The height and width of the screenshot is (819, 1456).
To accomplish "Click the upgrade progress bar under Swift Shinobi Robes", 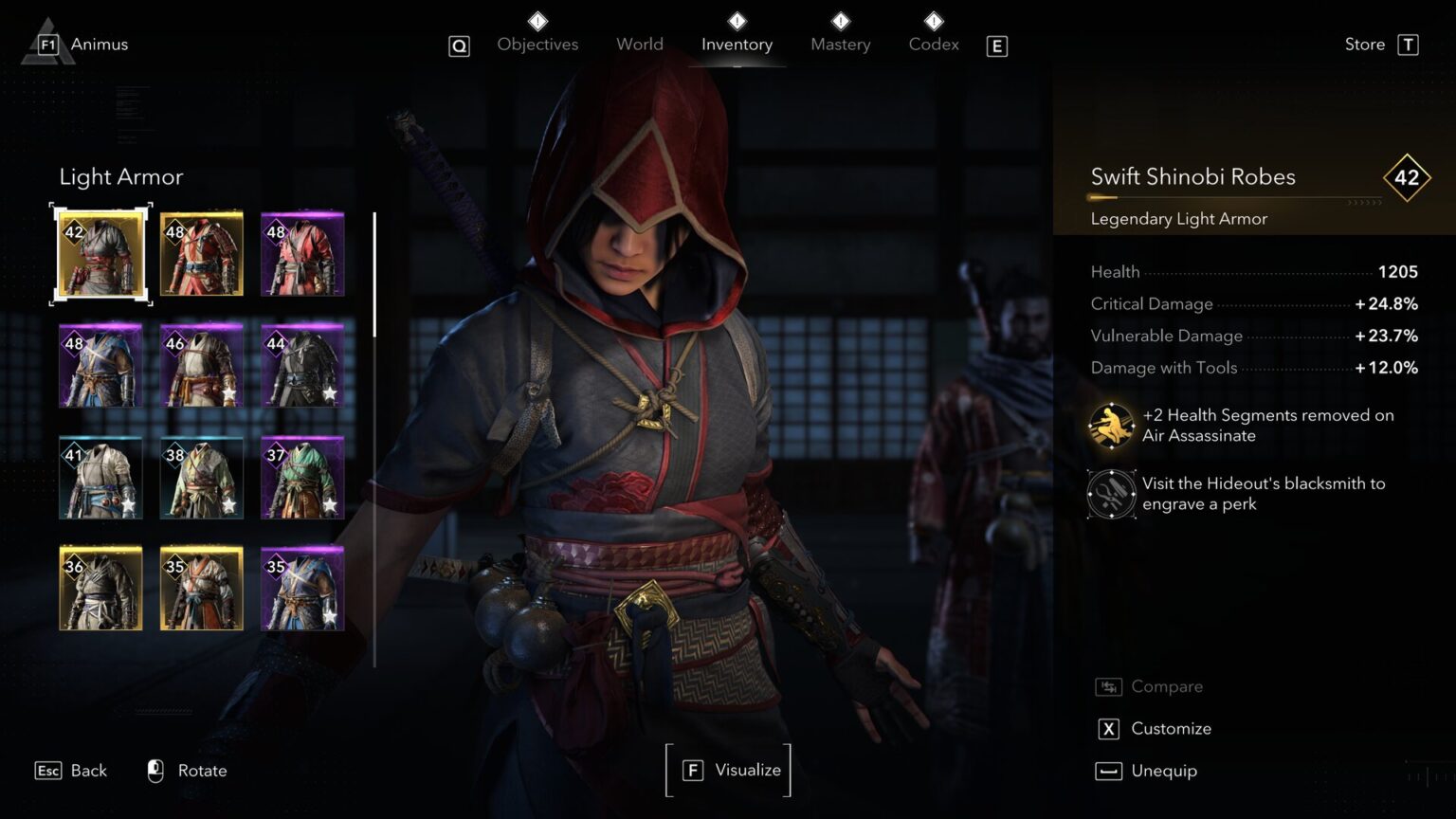I will tap(1232, 199).
